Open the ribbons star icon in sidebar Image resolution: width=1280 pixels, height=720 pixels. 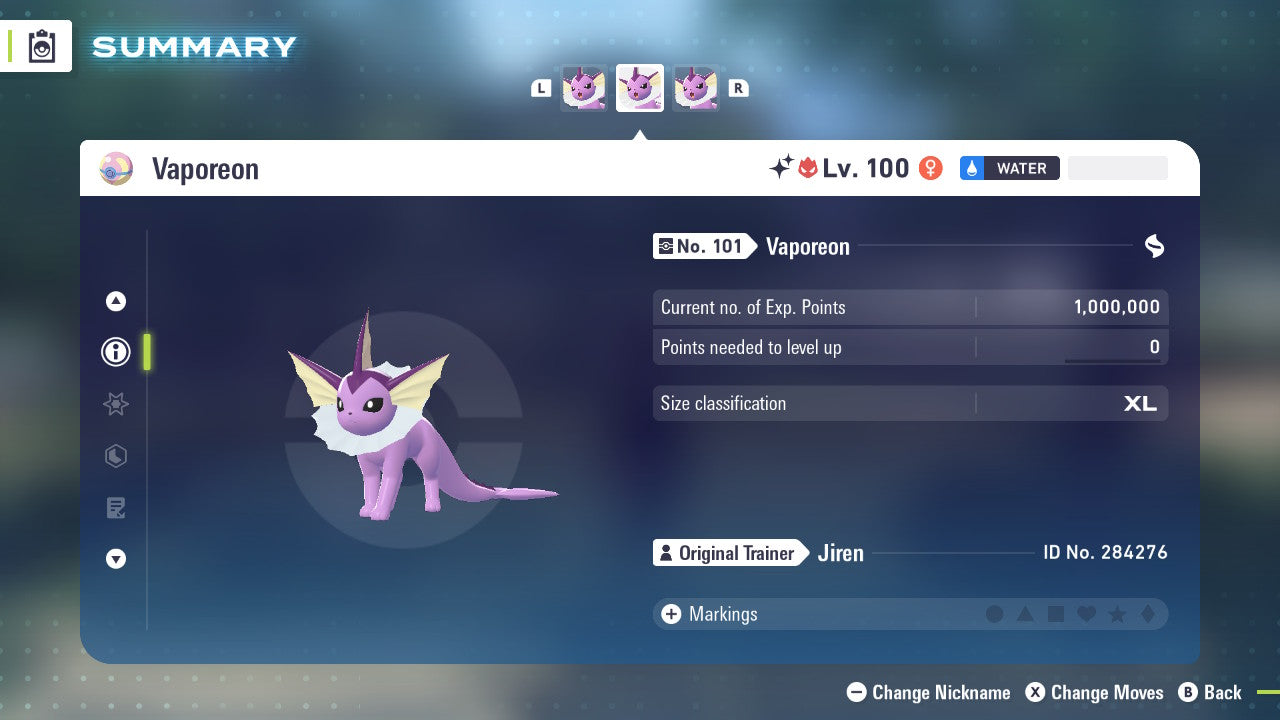[x=115, y=404]
